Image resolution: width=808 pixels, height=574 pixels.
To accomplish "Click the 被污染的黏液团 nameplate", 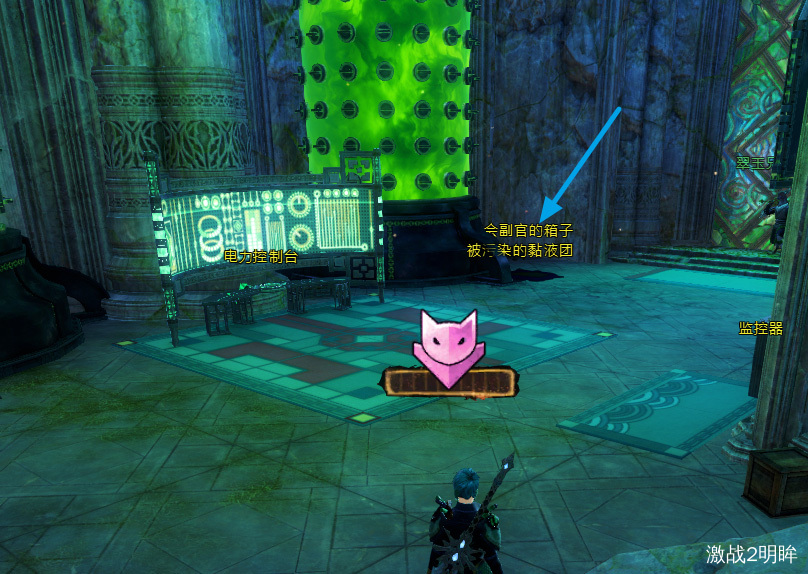I will pyautogui.click(x=520, y=250).
